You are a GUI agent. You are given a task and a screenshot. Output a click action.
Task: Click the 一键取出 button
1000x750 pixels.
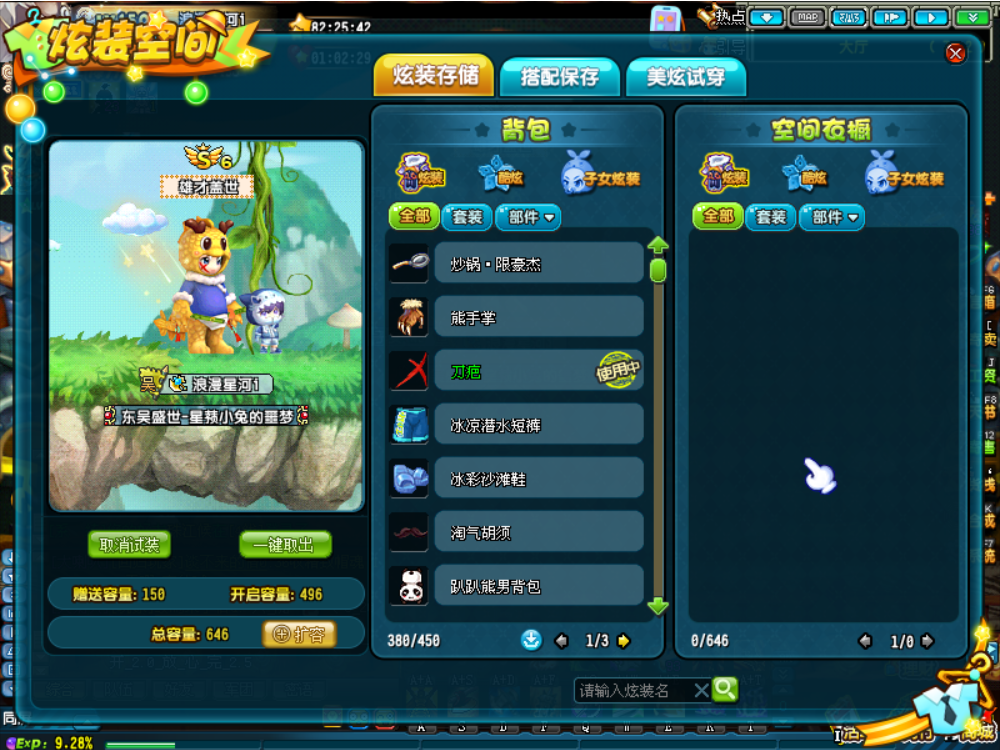click(285, 545)
